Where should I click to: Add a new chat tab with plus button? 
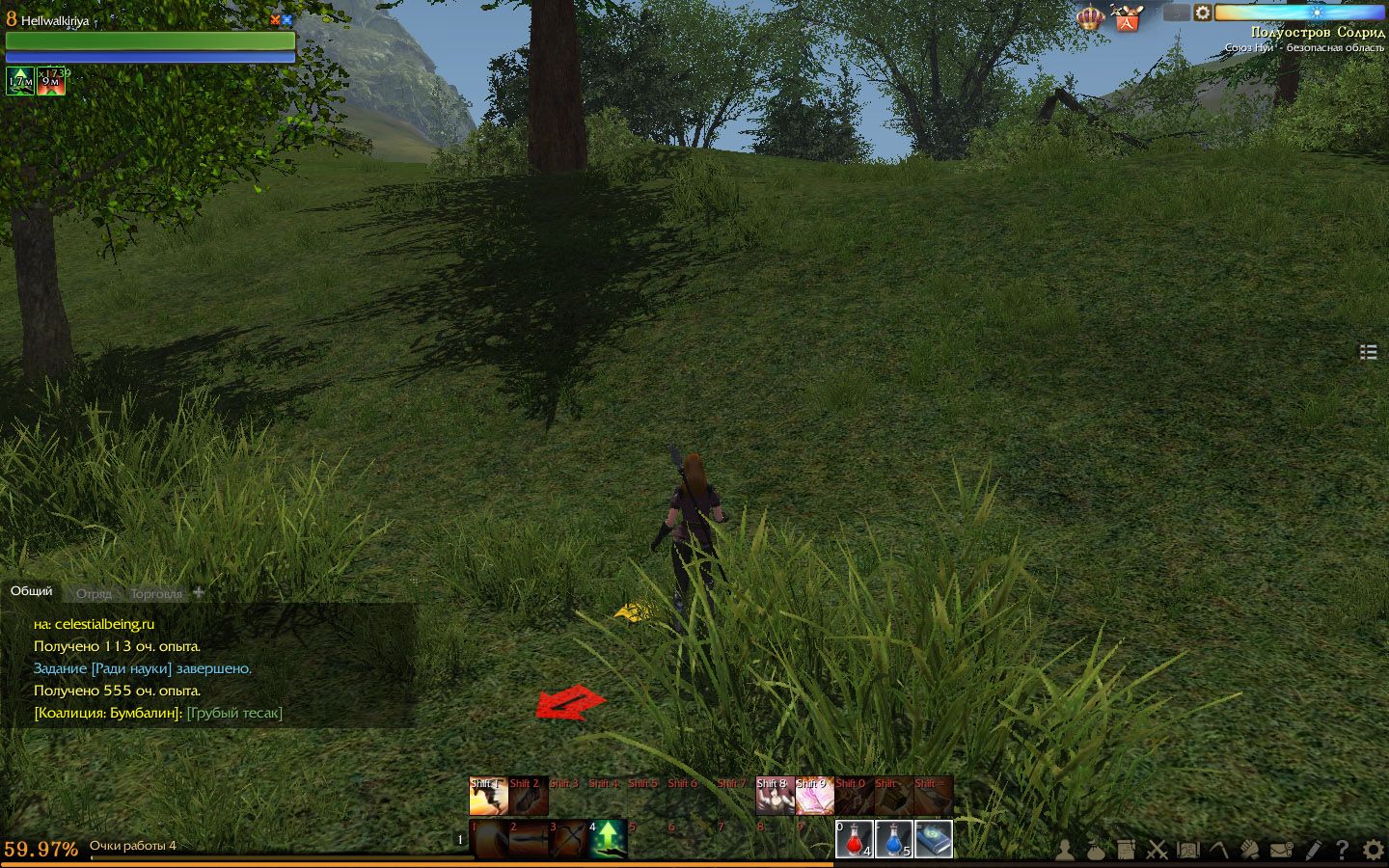point(199,592)
